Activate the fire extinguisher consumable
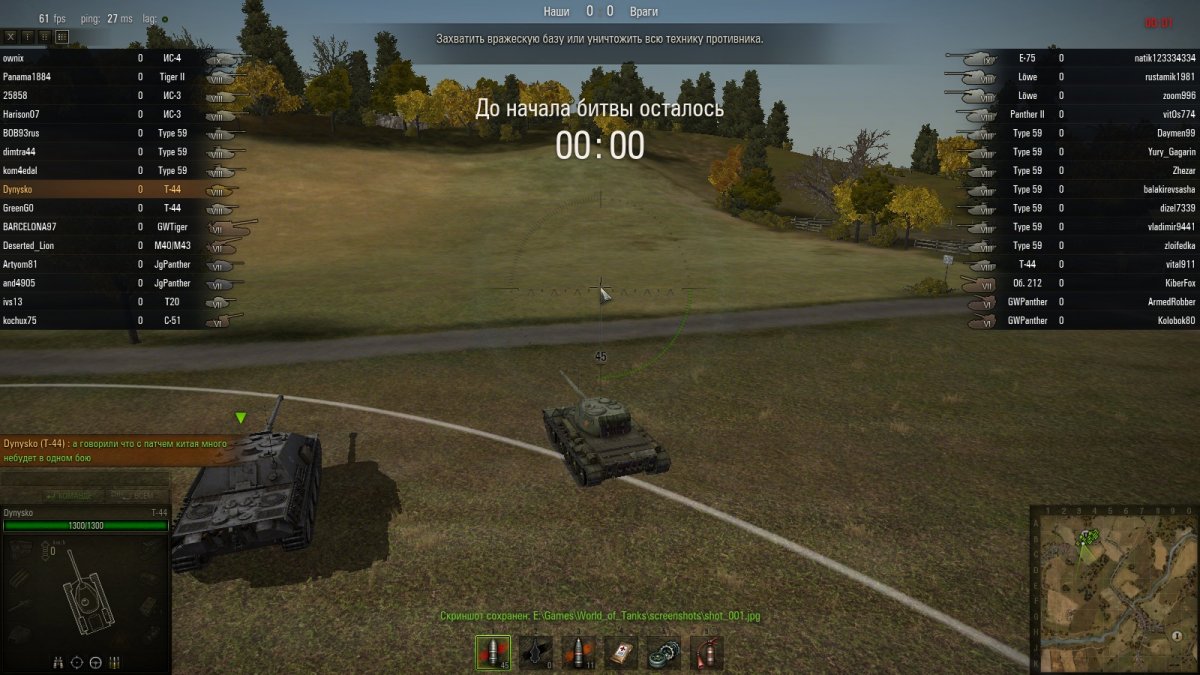The image size is (1200, 675). [x=706, y=652]
